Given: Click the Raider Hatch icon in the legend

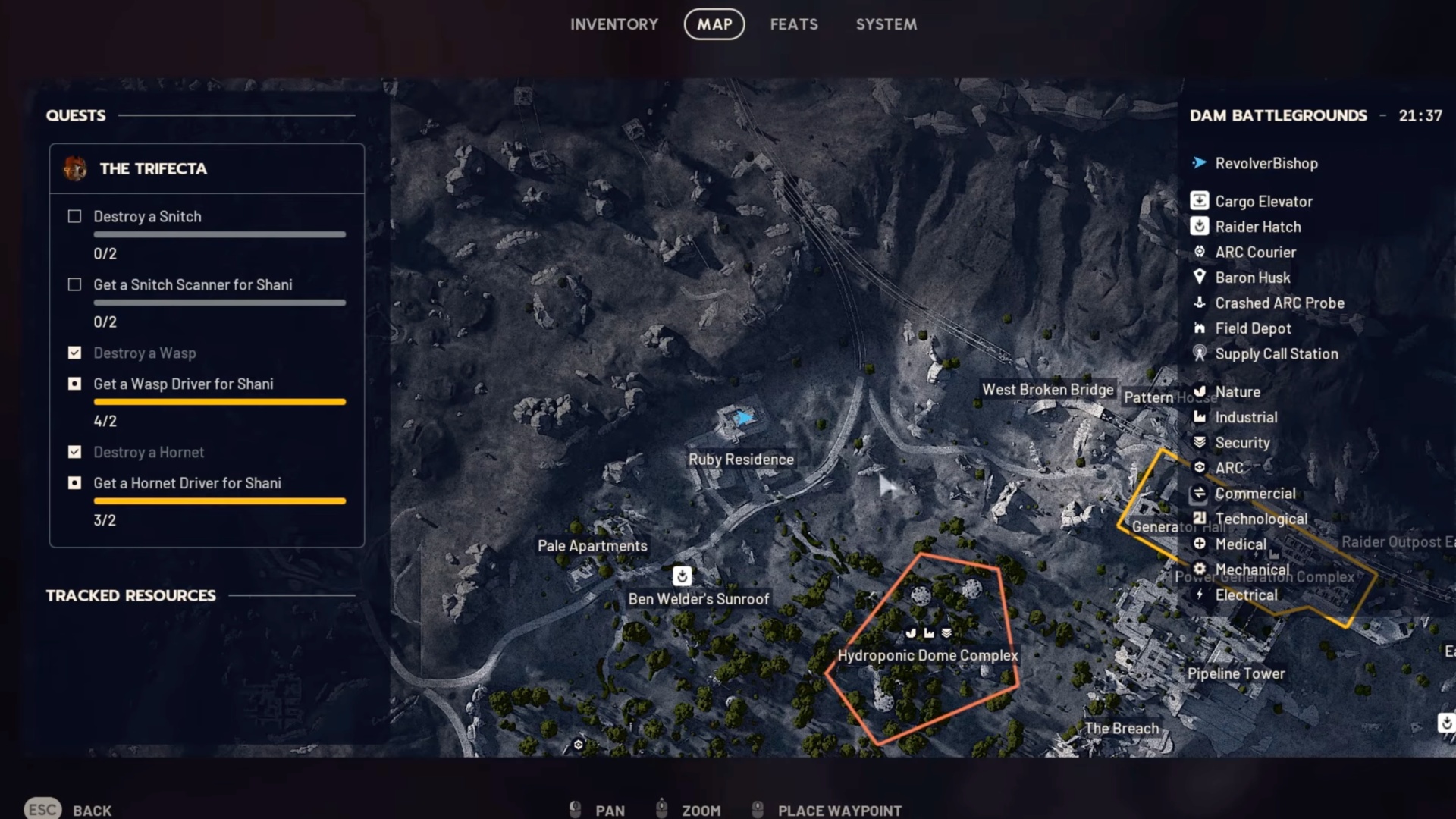Looking at the screenshot, I should pos(1200,226).
